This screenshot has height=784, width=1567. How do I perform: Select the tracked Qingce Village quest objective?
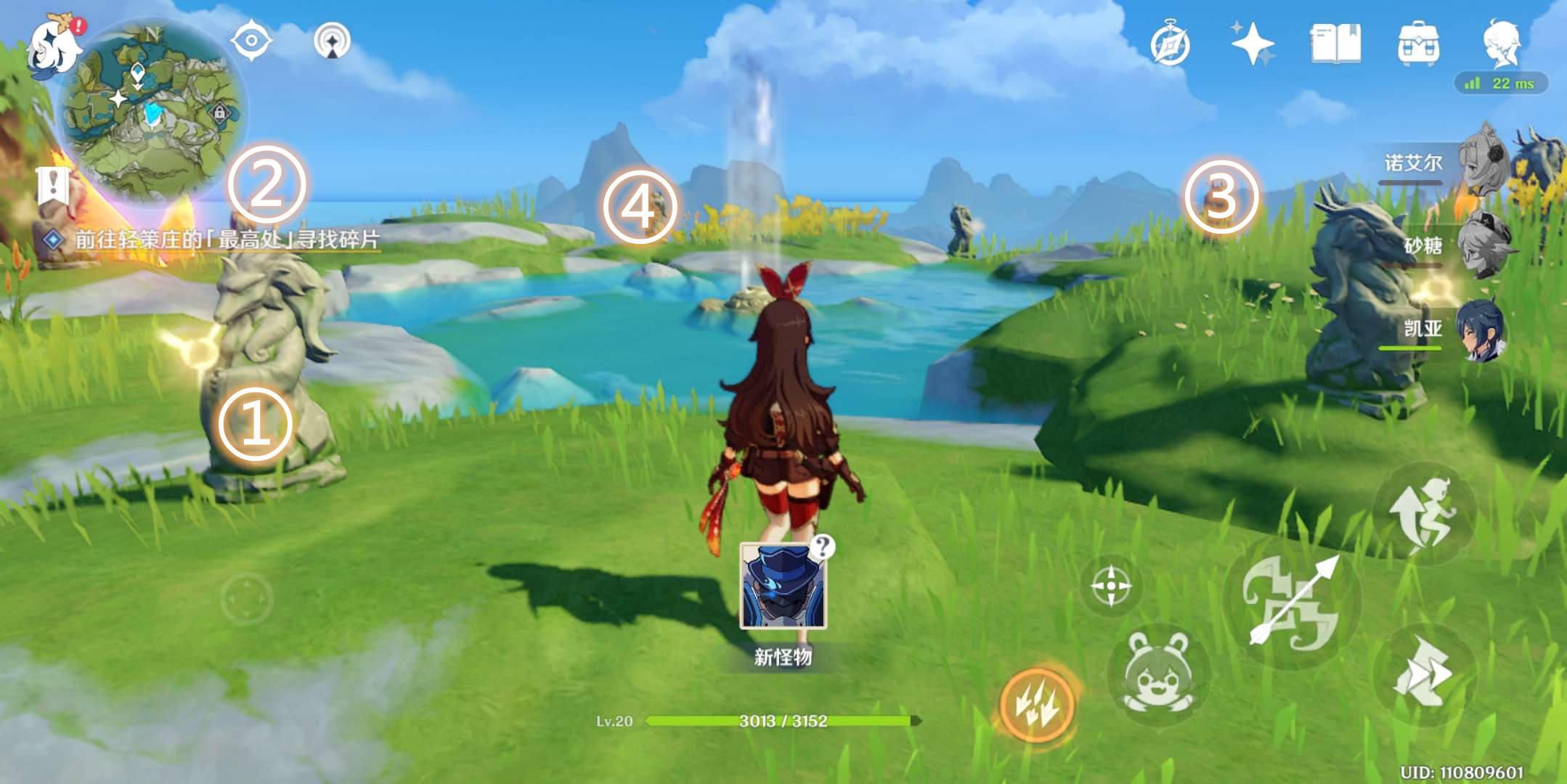pyautogui.click(x=227, y=239)
